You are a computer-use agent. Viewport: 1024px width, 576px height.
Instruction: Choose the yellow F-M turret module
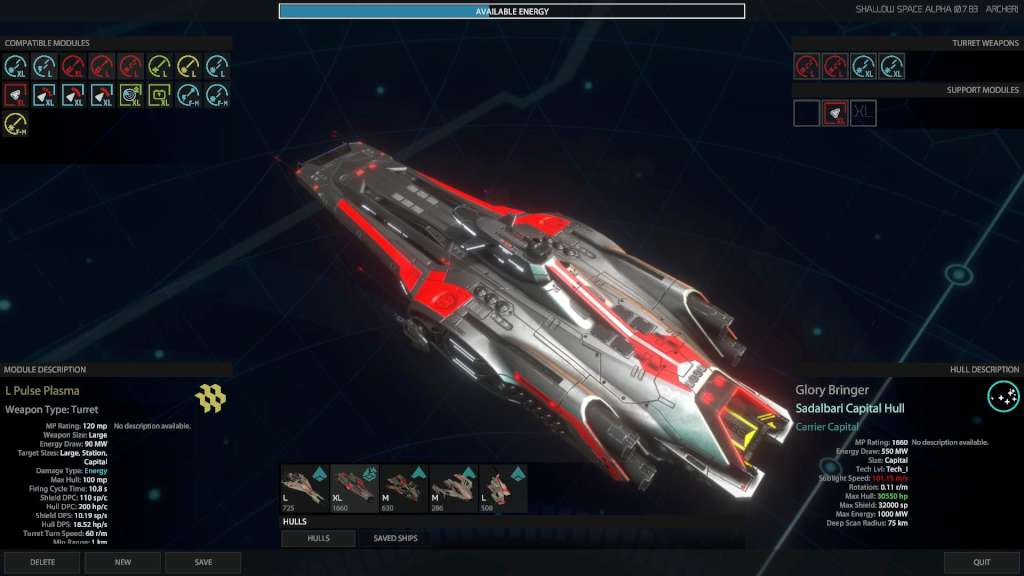[15, 124]
